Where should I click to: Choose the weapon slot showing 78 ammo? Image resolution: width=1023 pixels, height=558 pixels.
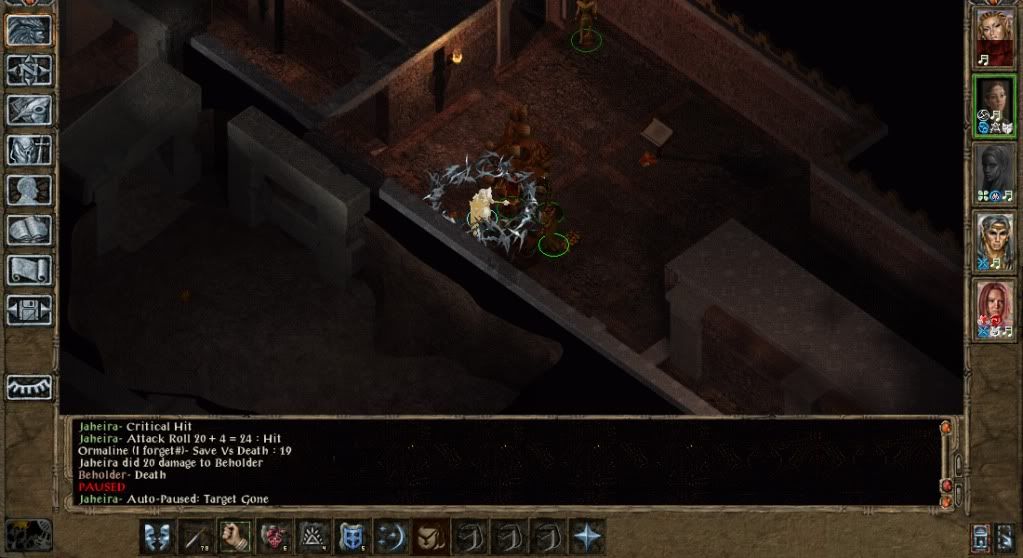[x=194, y=536]
